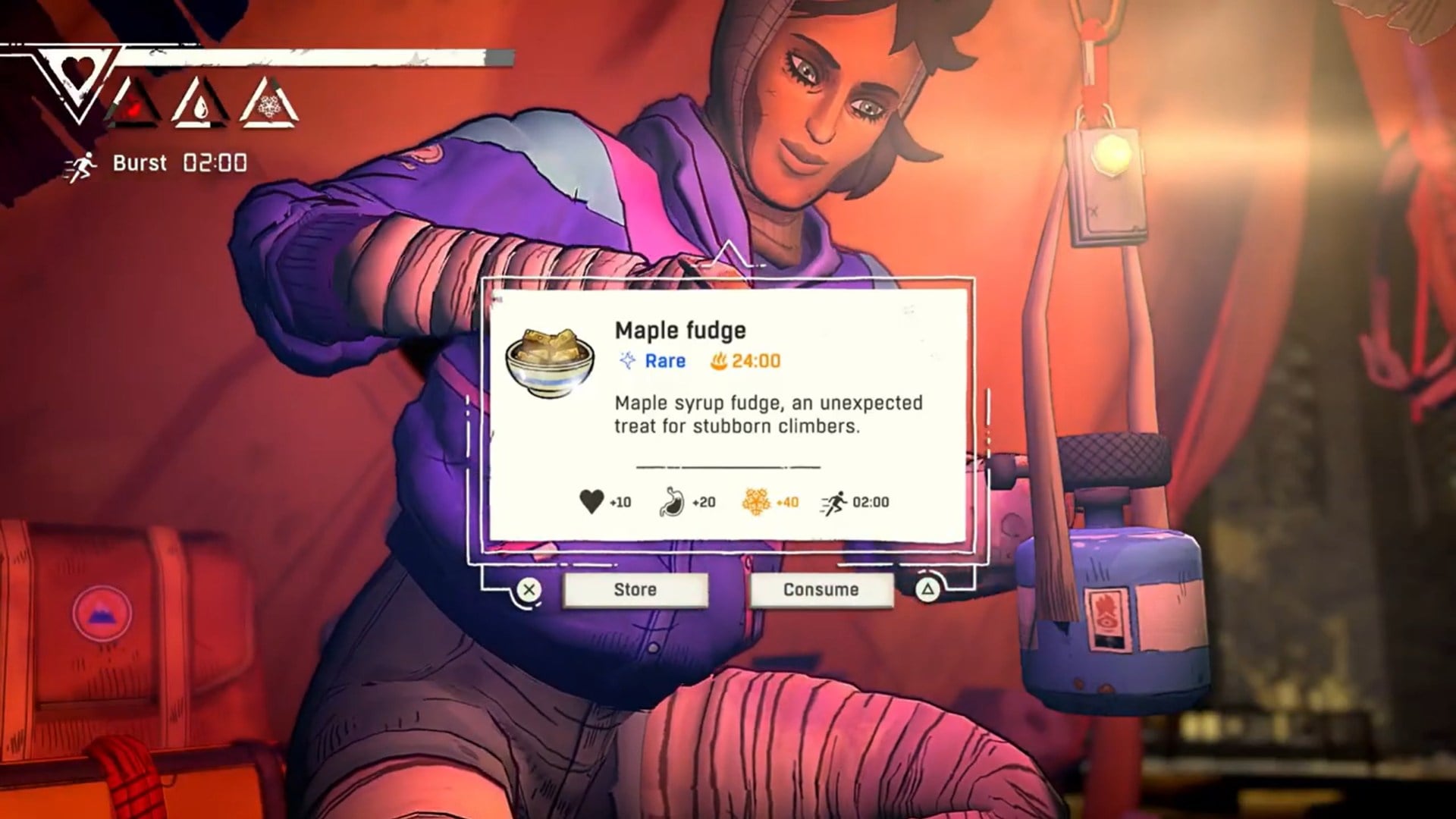The image size is (1456, 819).
Task: Click the Burst 02:00 countdown timer
Action: [x=214, y=162]
